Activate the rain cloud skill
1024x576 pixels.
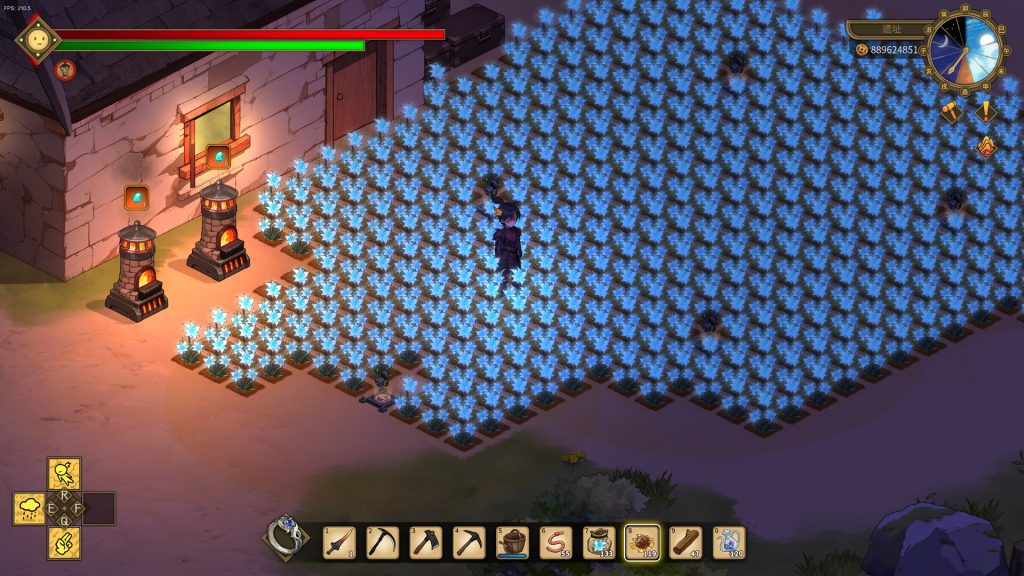click(x=29, y=508)
